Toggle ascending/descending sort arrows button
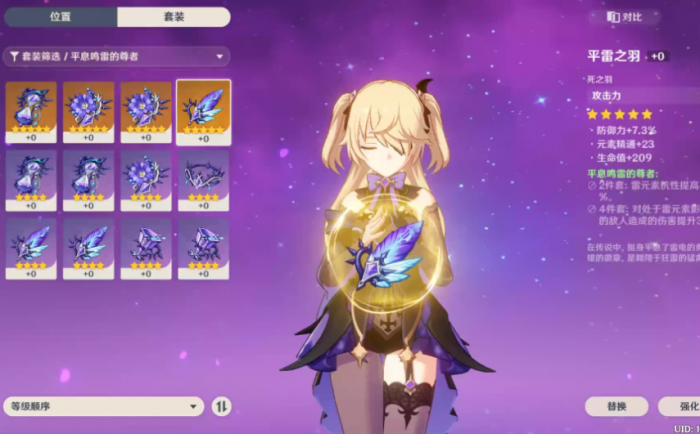This screenshot has height=434, width=700. [x=221, y=406]
